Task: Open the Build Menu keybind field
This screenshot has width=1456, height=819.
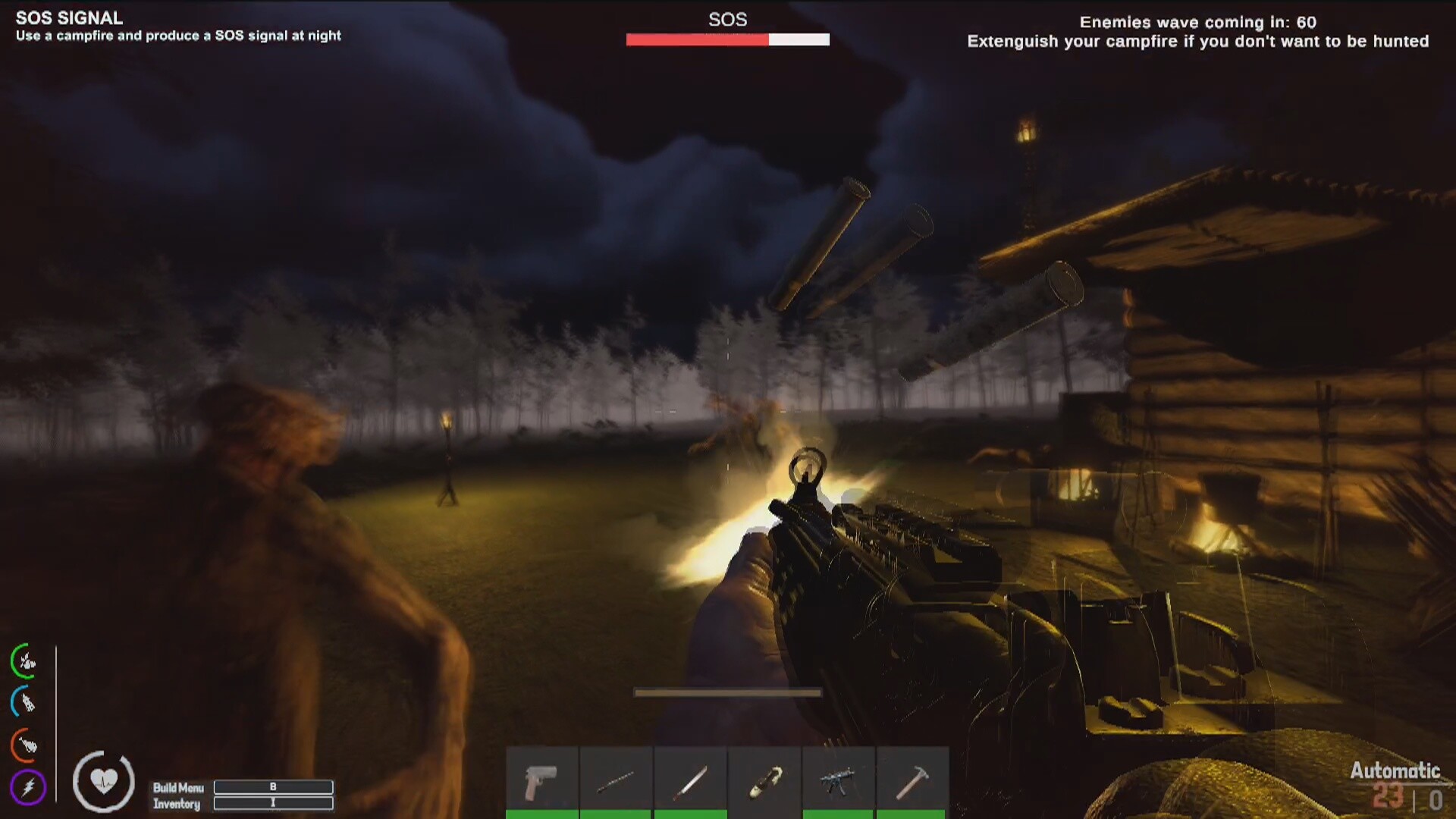Action: [x=275, y=788]
